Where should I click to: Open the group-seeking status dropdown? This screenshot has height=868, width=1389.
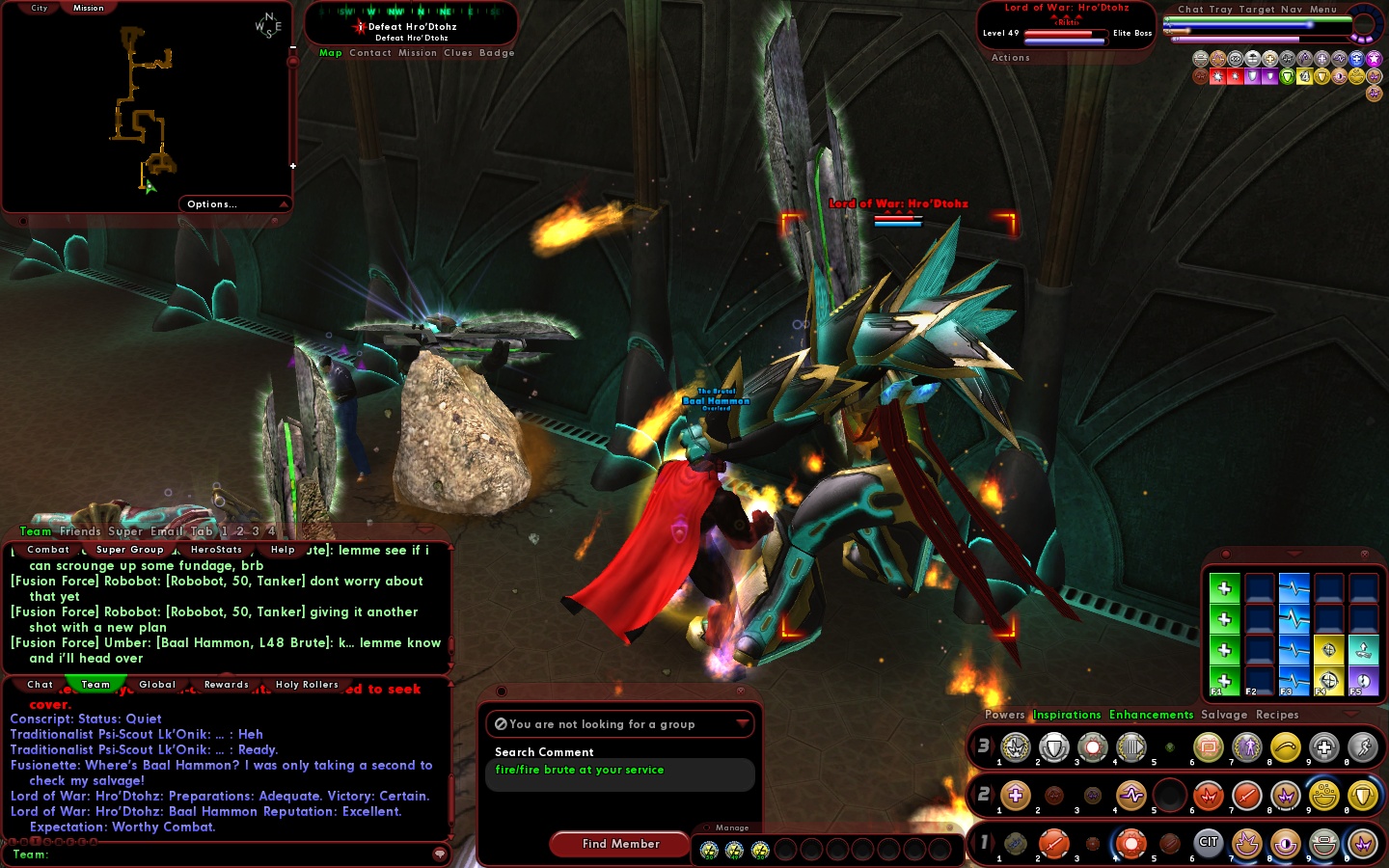point(742,723)
